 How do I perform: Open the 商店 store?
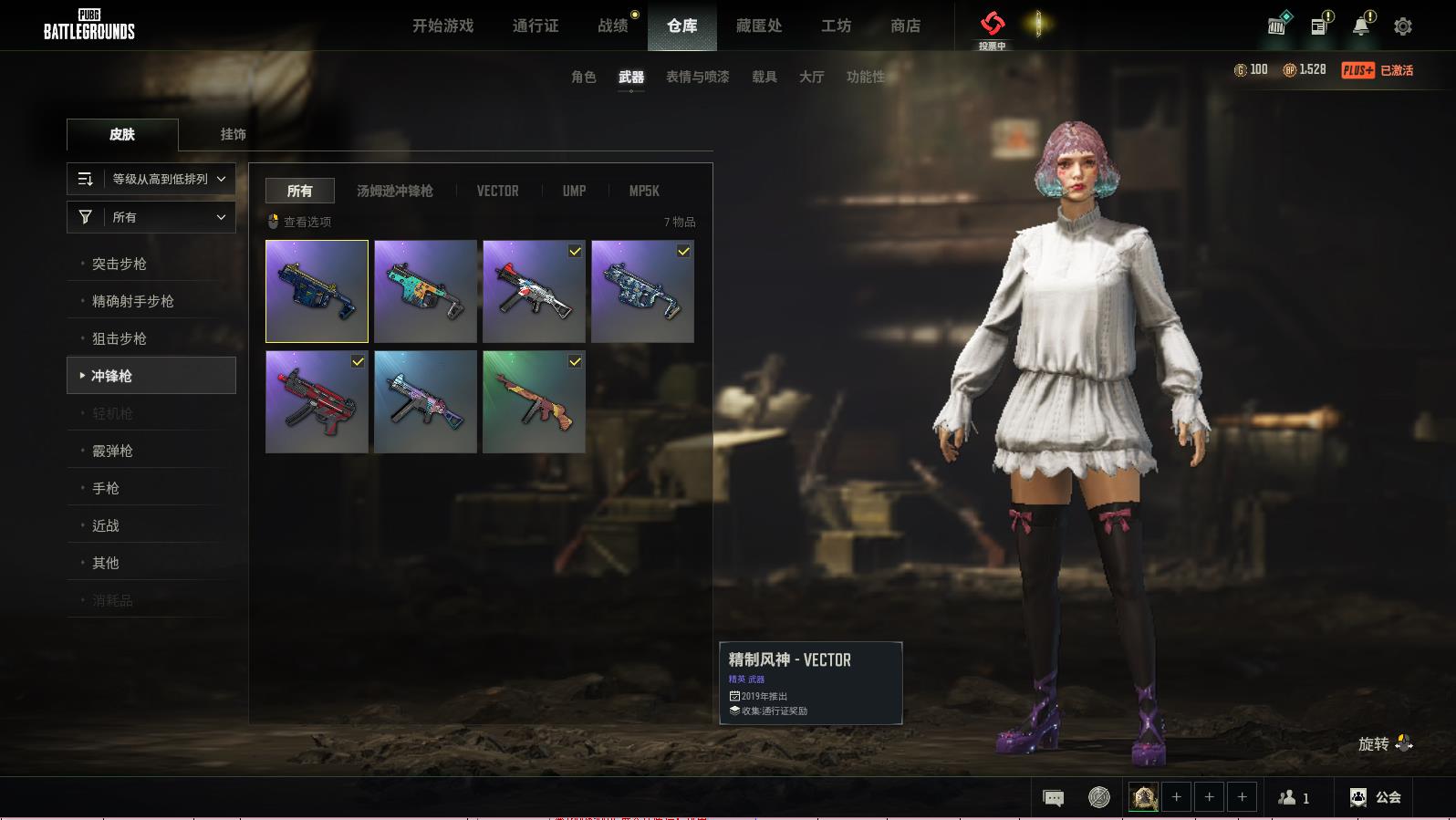[x=905, y=26]
